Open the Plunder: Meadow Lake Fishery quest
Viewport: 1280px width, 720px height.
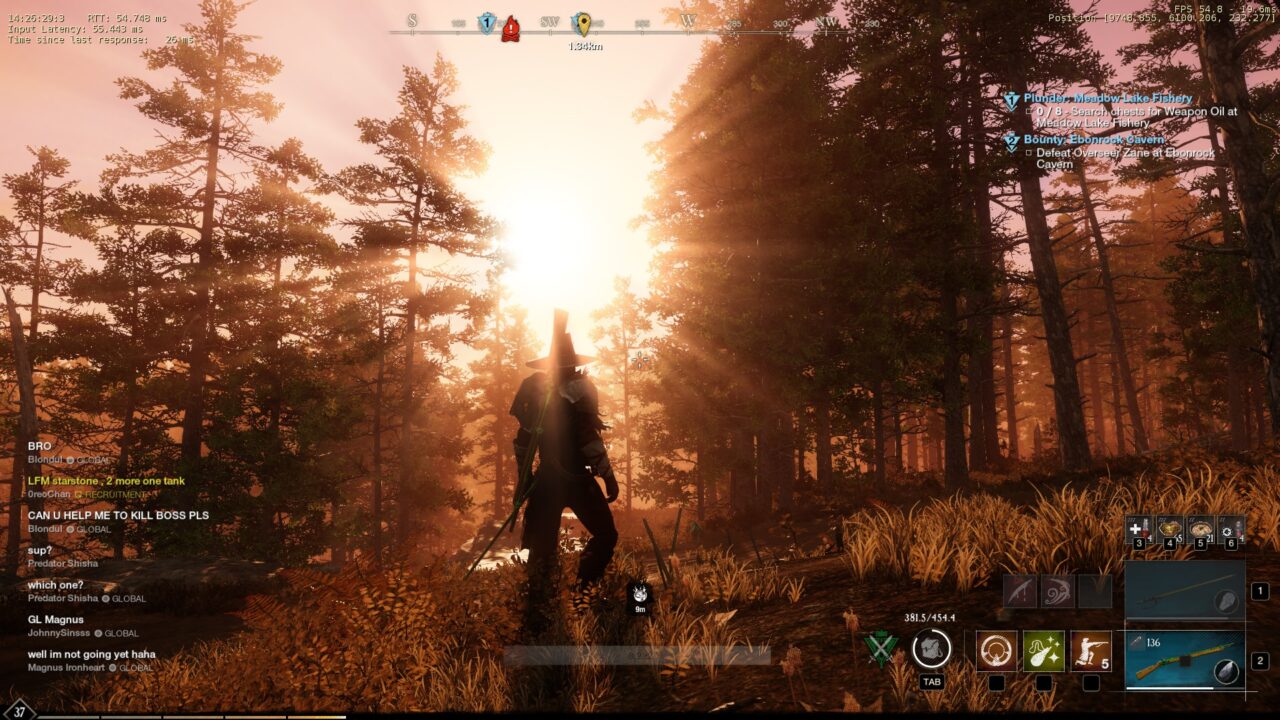pos(1107,98)
